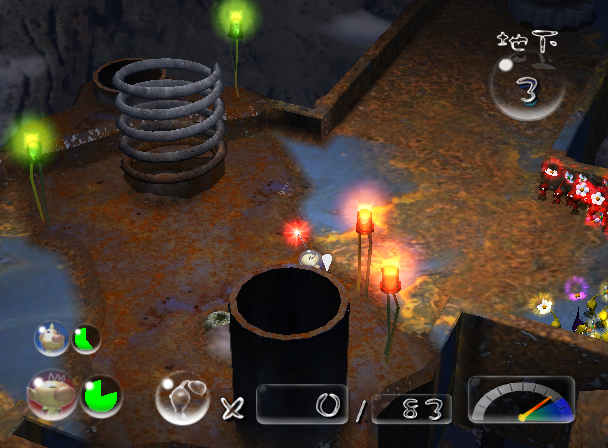
Task: Select the Pikmin type bubble icon
Action: tap(182, 398)
